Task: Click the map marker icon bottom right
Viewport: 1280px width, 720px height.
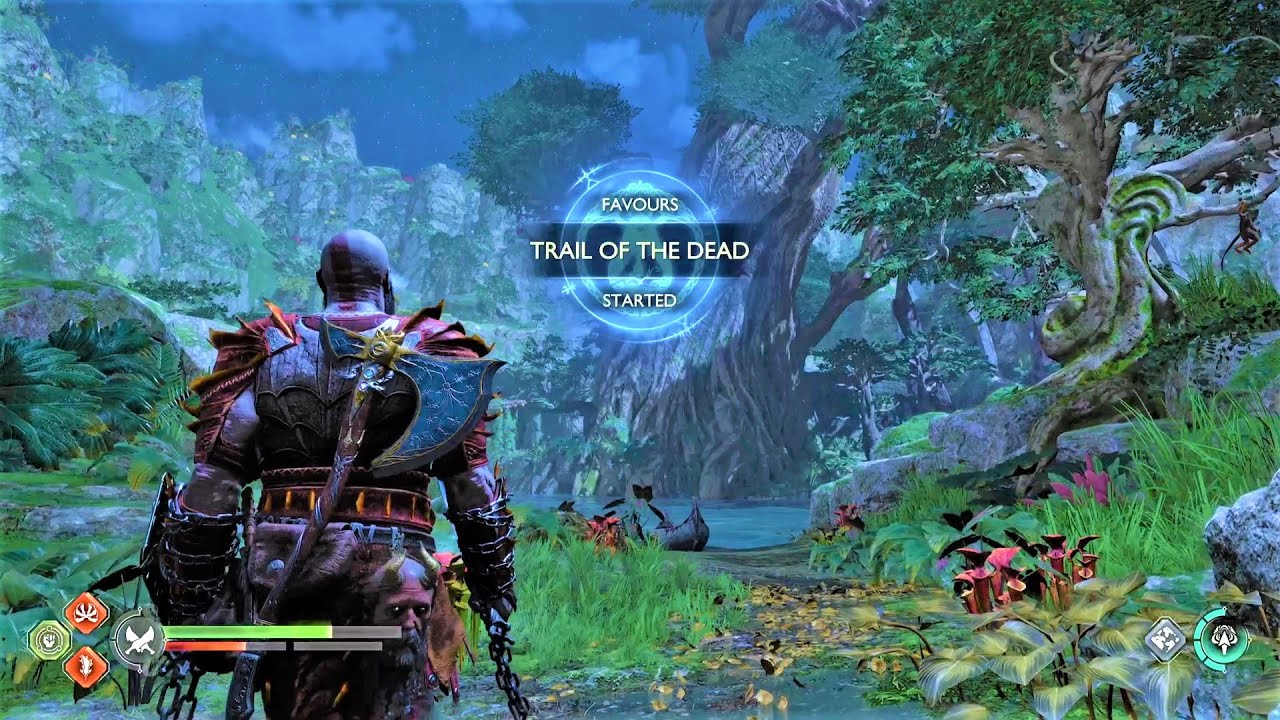Action: (x=1164, y=638)
